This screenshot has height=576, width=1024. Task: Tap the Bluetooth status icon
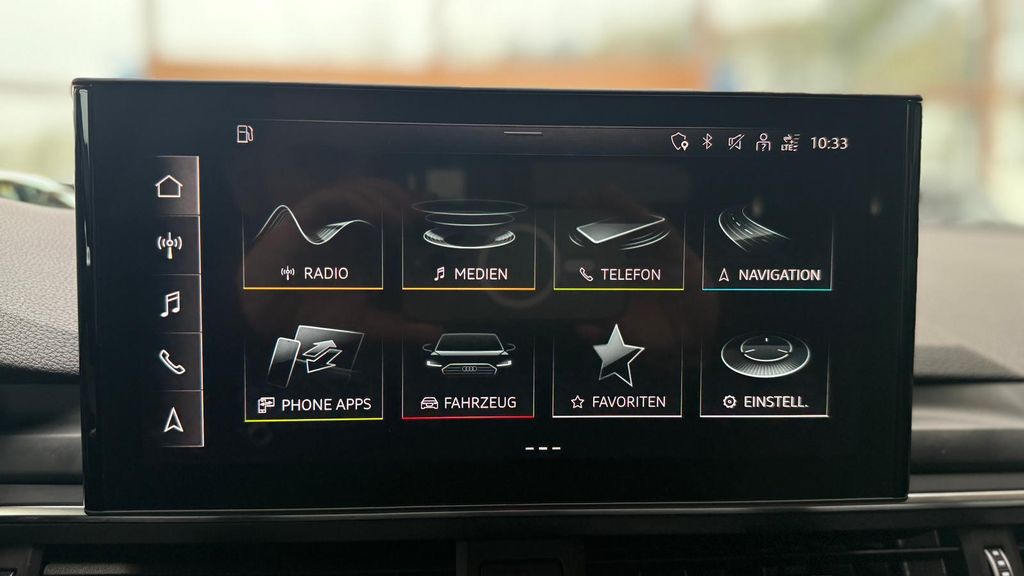[x=707, y=142]
